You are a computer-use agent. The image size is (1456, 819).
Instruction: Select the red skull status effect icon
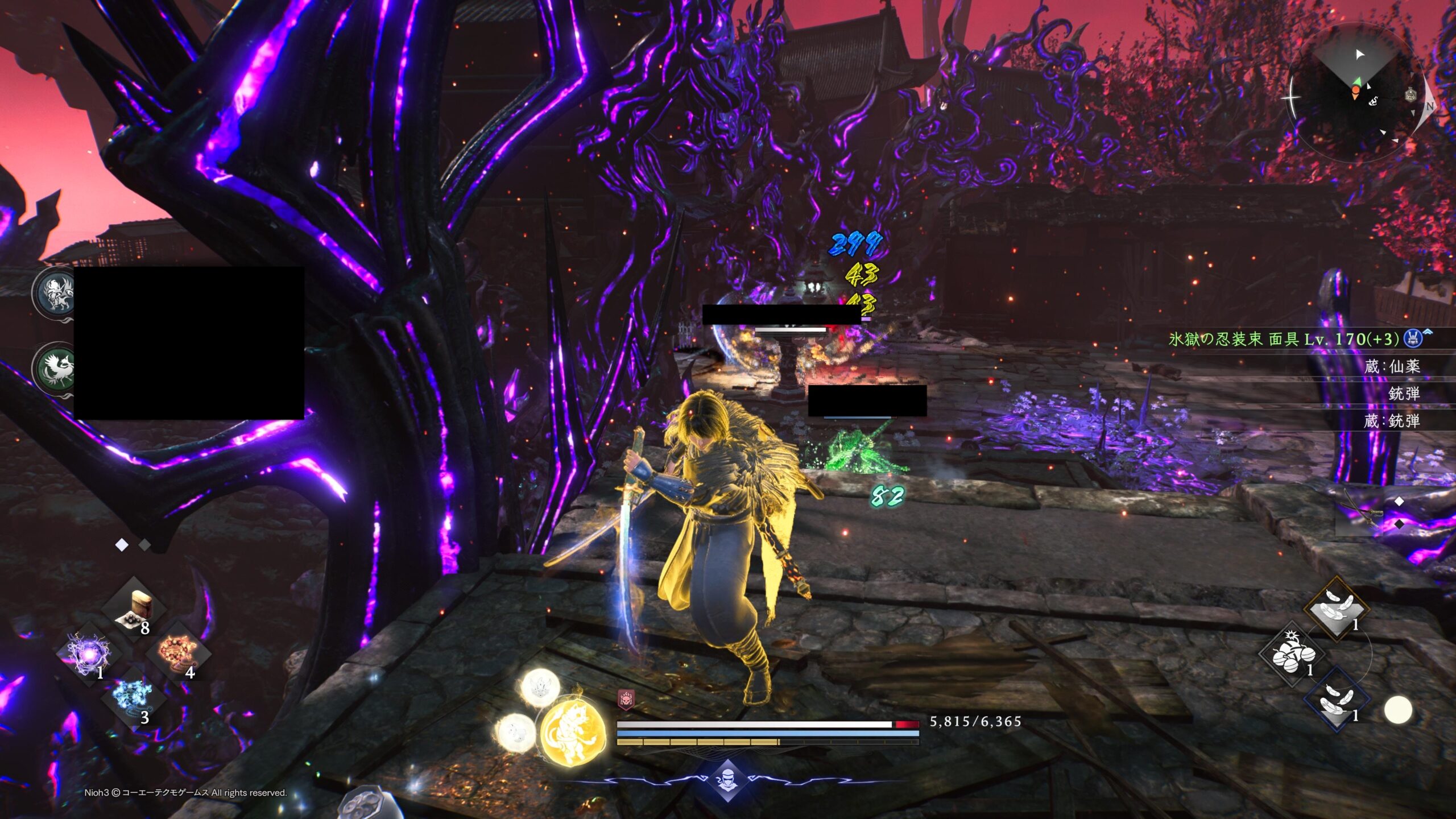click(626, 700)
